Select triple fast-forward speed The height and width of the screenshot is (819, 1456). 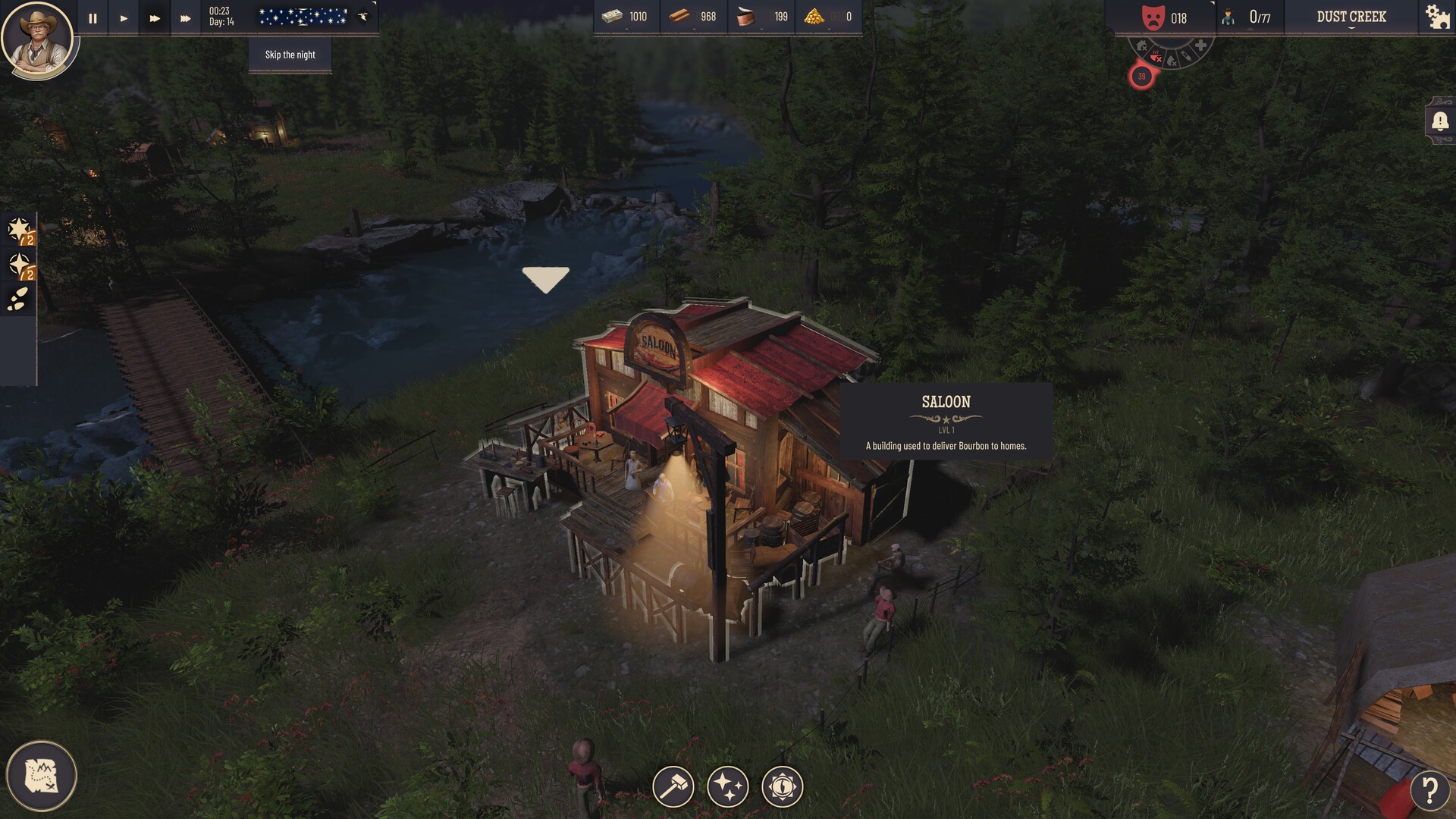[185, 18]
